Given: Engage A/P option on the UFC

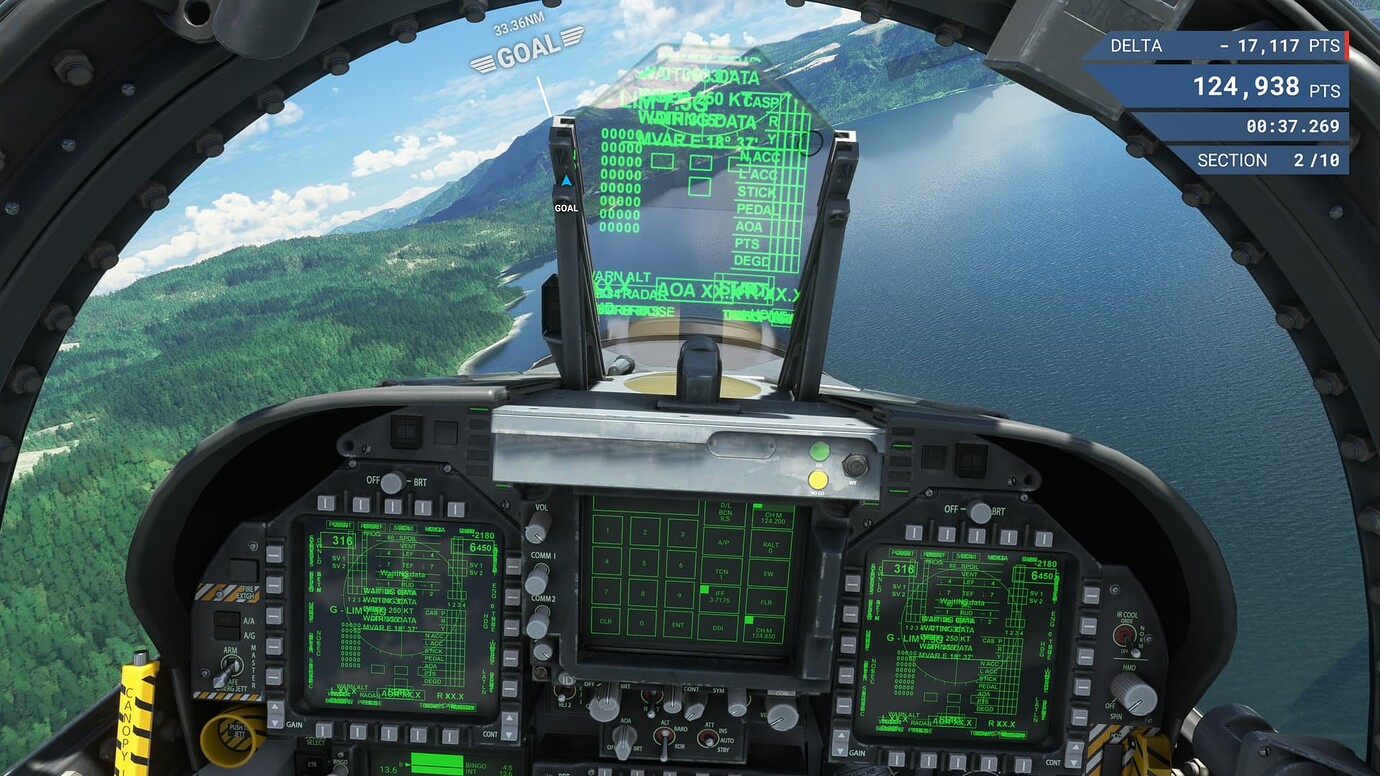Looking at the screenshot, I should point(723,542).
